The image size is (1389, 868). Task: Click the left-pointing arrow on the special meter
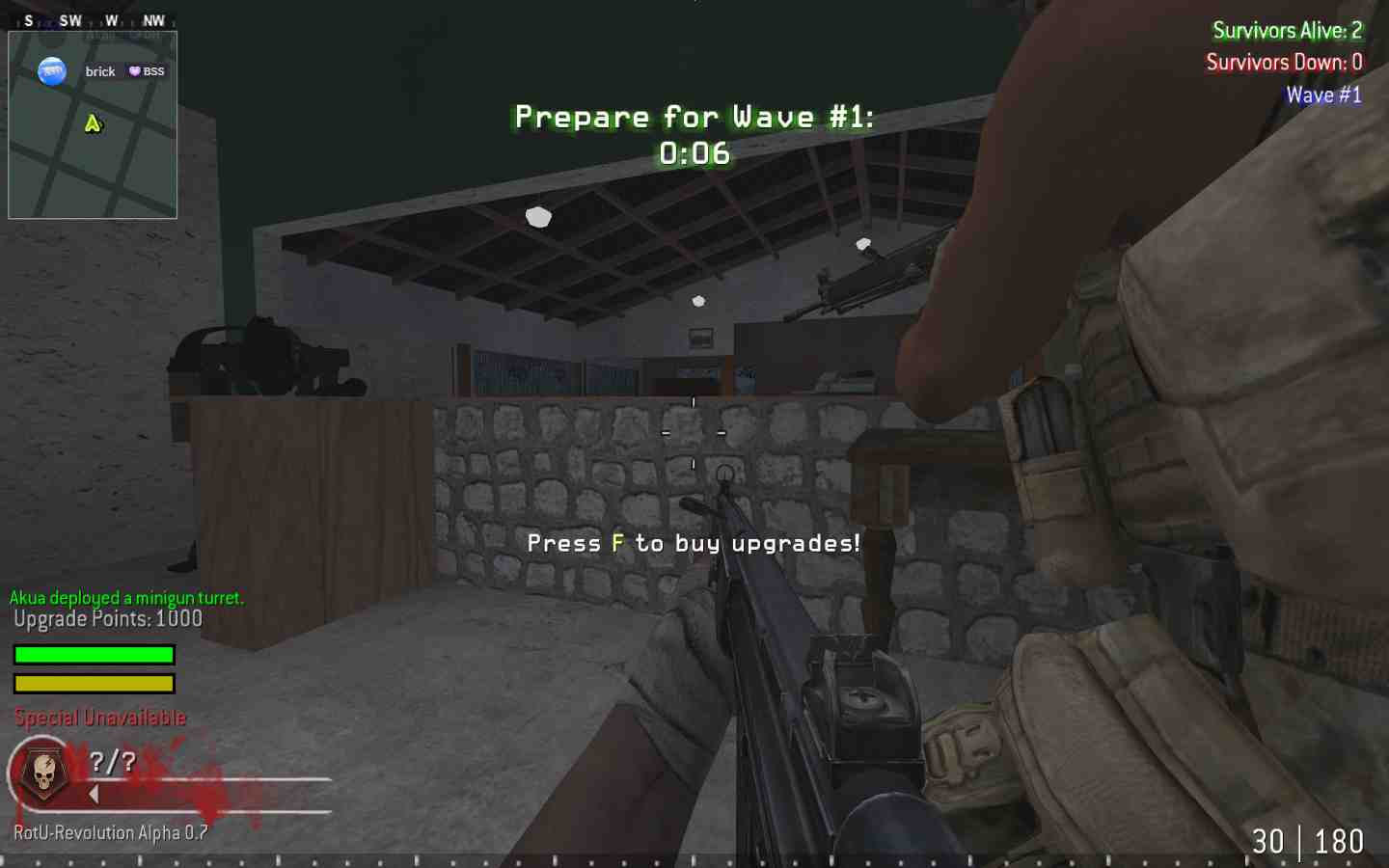[x=93, y=794]
